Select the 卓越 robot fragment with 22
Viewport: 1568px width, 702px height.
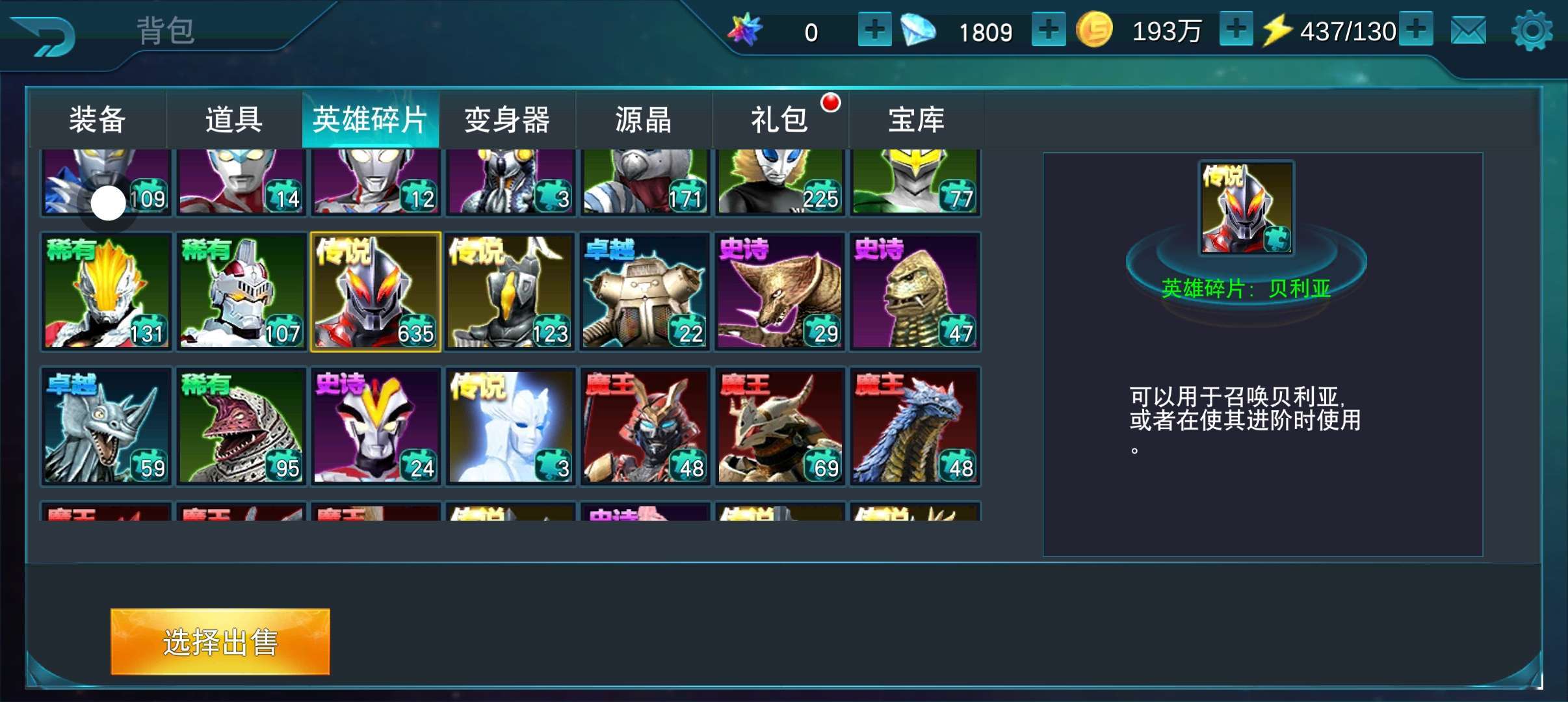click(646, 292)
